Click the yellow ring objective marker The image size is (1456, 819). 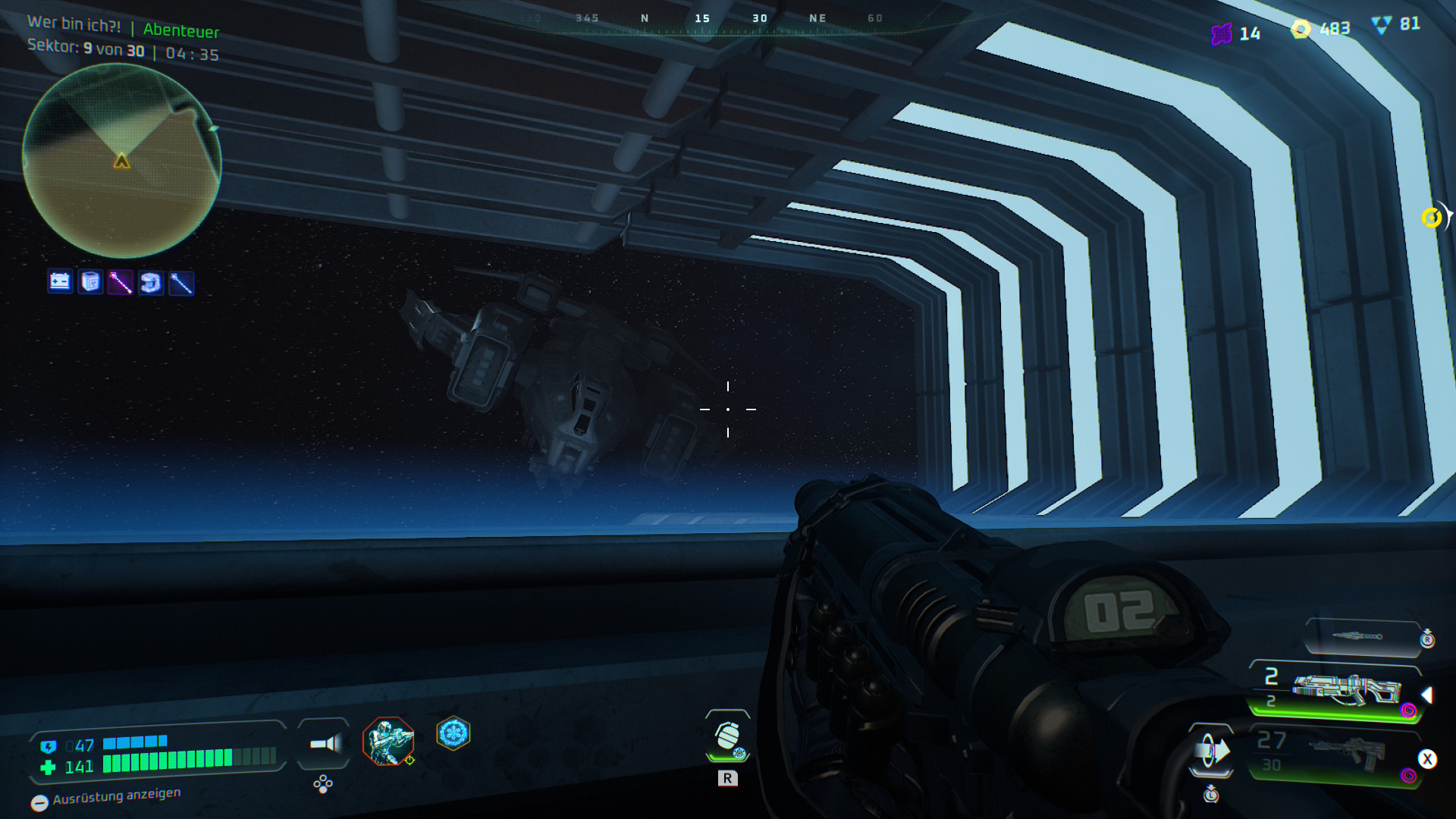[1431, 218]
